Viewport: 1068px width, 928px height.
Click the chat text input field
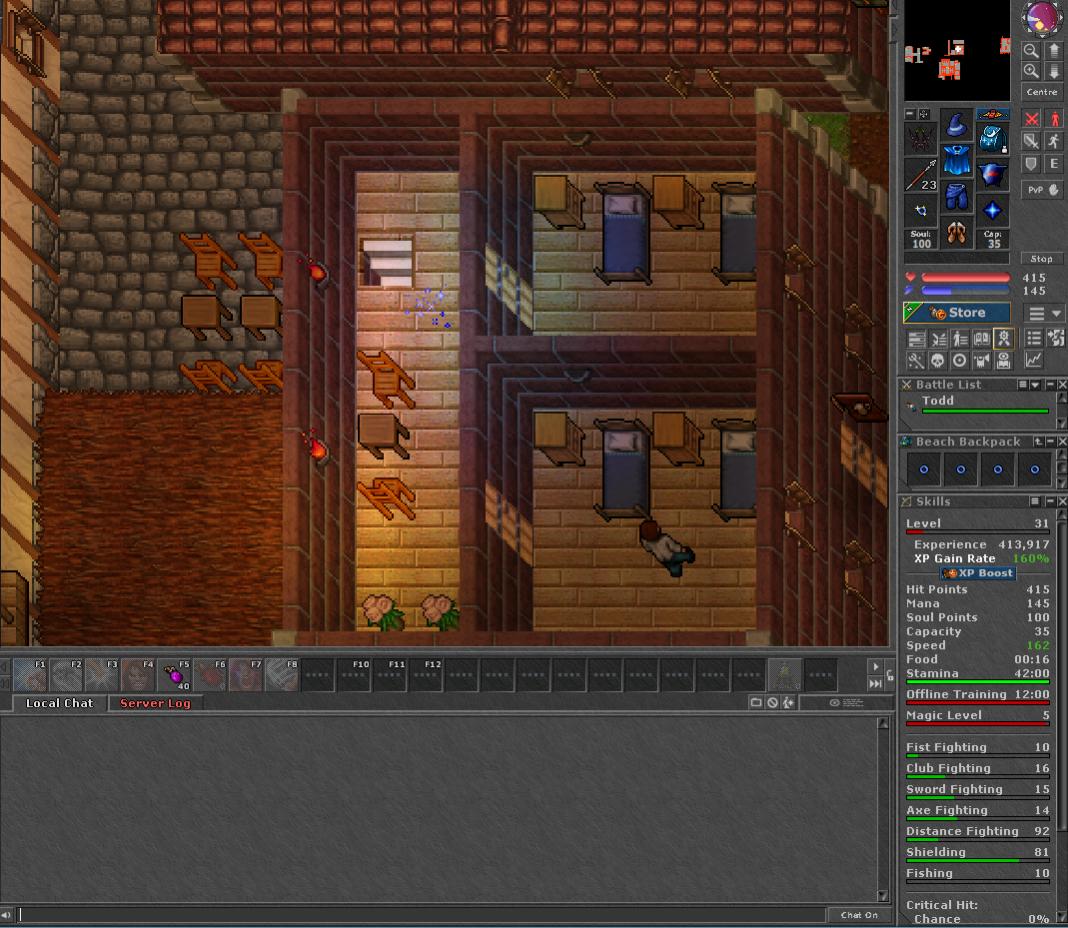(420, 914)
